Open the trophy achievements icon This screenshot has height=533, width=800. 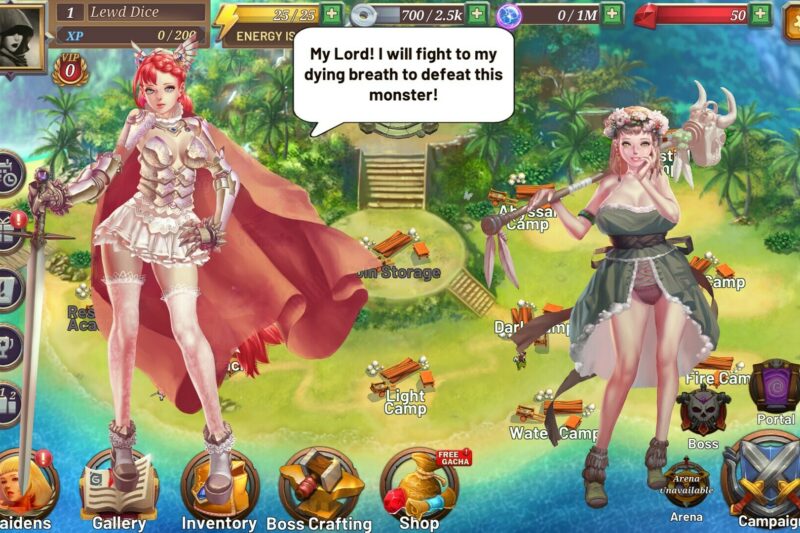tap(8, 340)
